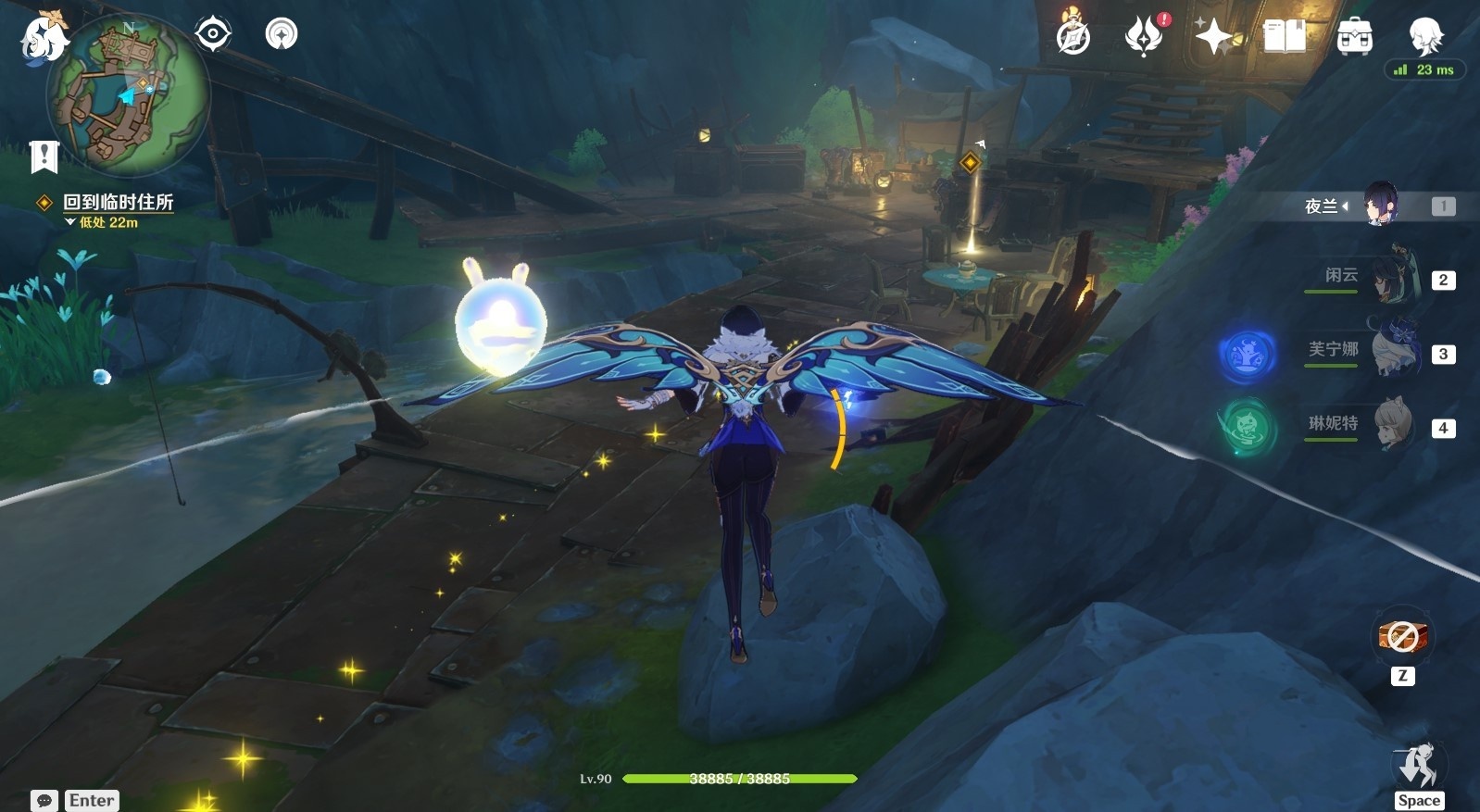The image size is (1480, 812).
Task: Open the character profile icon
Action: [x=1425, y=37]
